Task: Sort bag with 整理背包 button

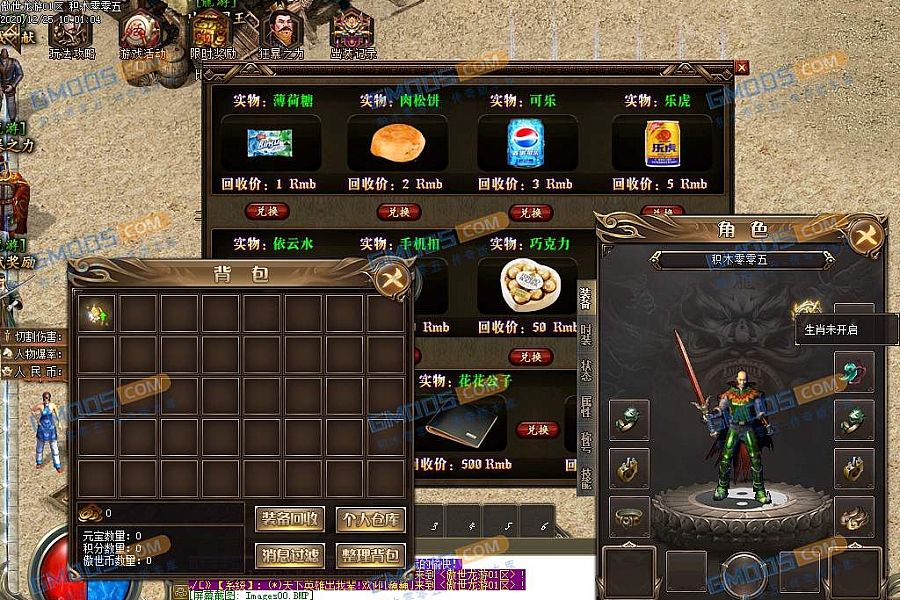Action: [x=371, y=556]
